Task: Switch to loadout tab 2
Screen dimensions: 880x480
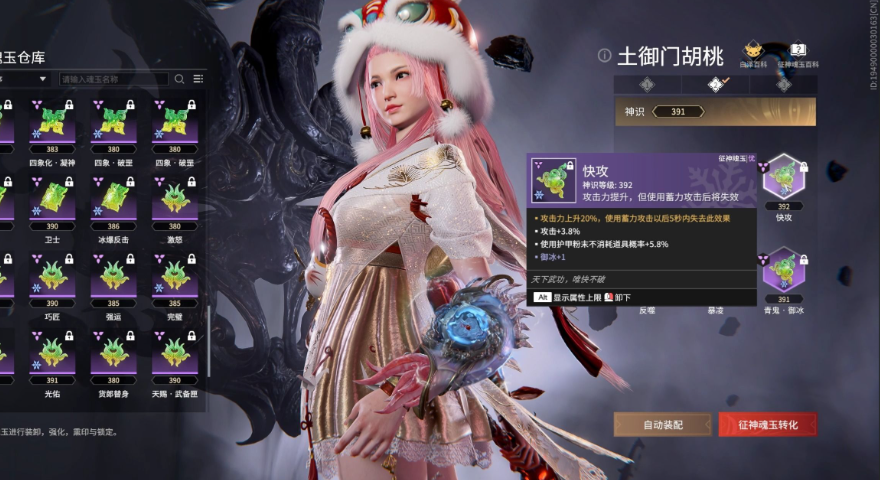Action: (714, 84)
